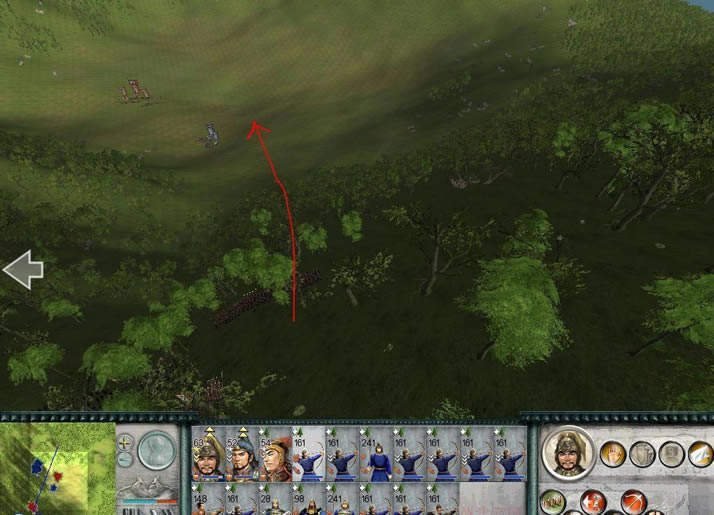714x515 pixels.
Task: Select the gold-helmet unit card with 54 men
Action: pyautogui.click(x=275, y=456)
